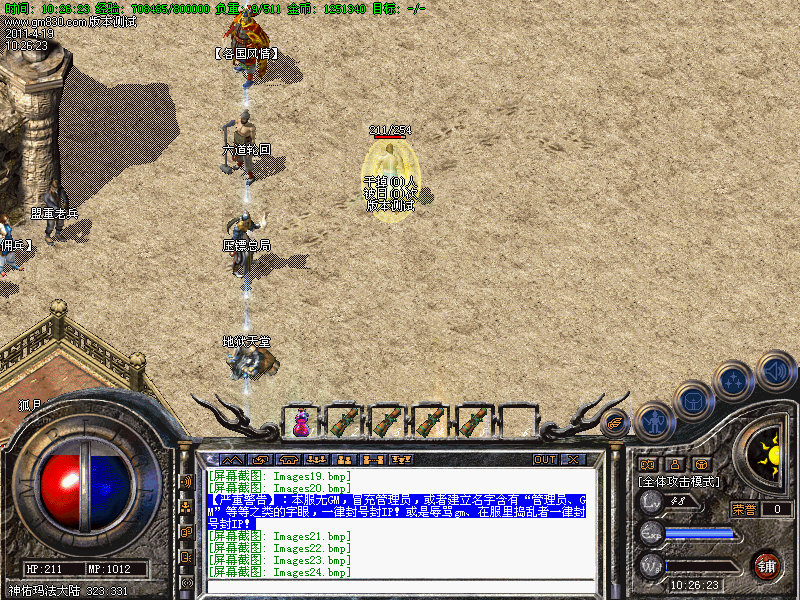Image resolution: width=800 pixels, height=600 pixels.
Task: Click the X button above the chat
Action: coord(573,460)
